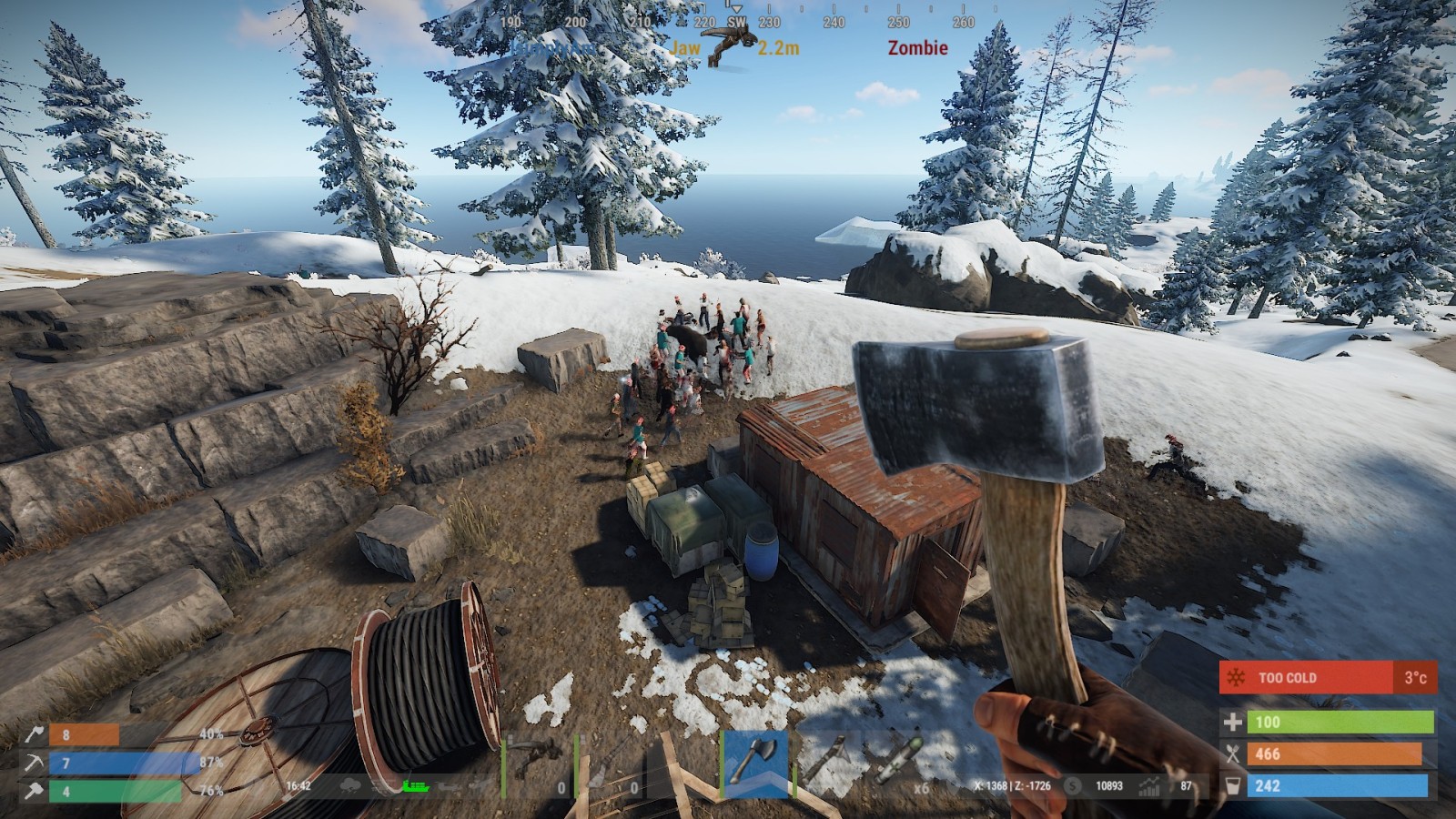This screenshot has height=819, width=1456.
Task: Click the green cargo ship event icon
Action: 414,785
